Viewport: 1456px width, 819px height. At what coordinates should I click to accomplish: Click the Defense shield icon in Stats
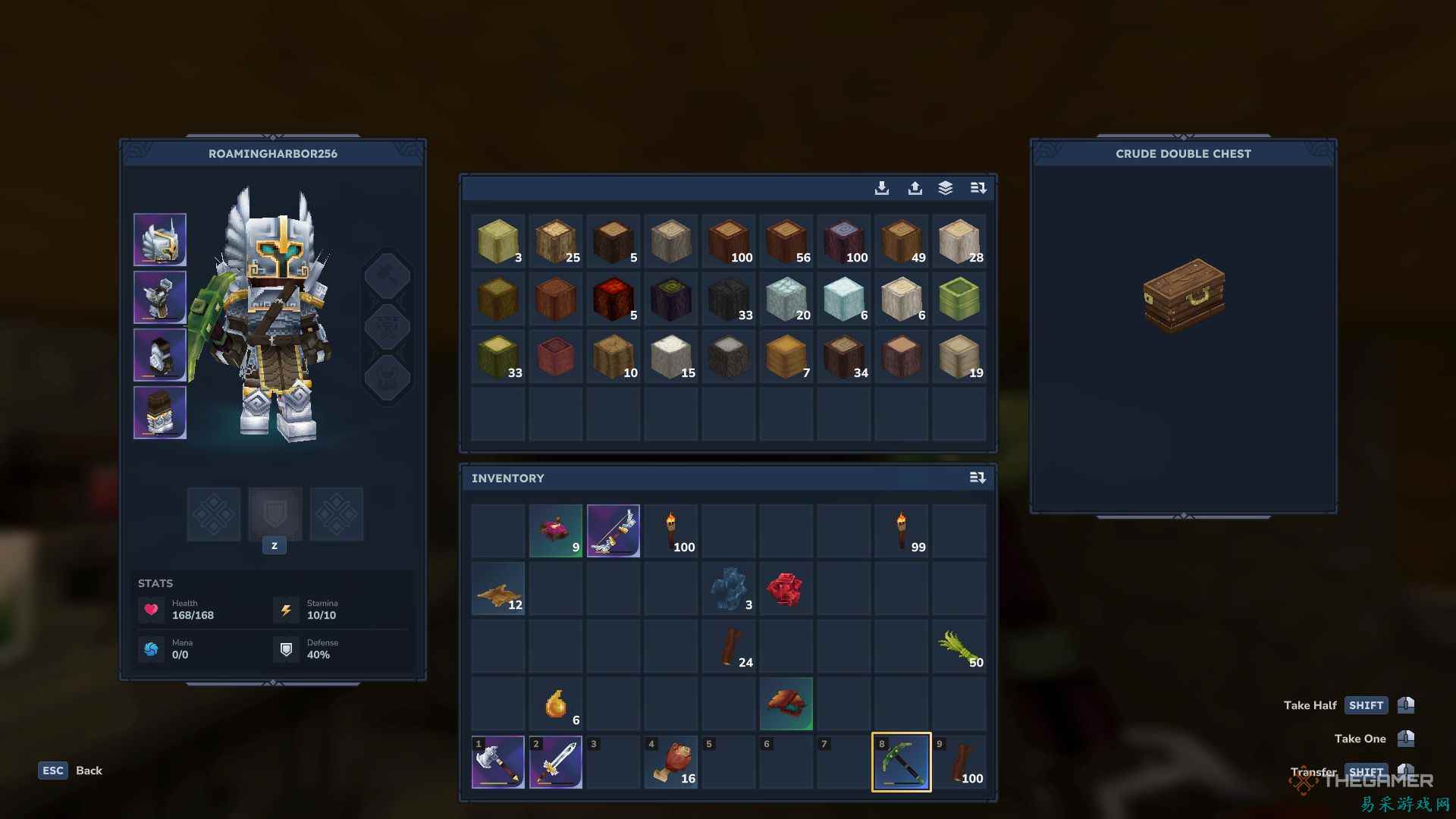pos(286,648)
